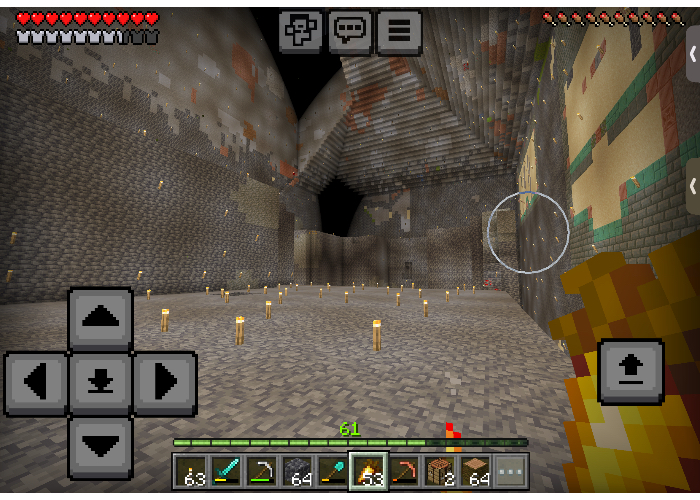Open the inventory with the three-dot button
This screenshot has height=500, width=700.
(x=511, y=471)
